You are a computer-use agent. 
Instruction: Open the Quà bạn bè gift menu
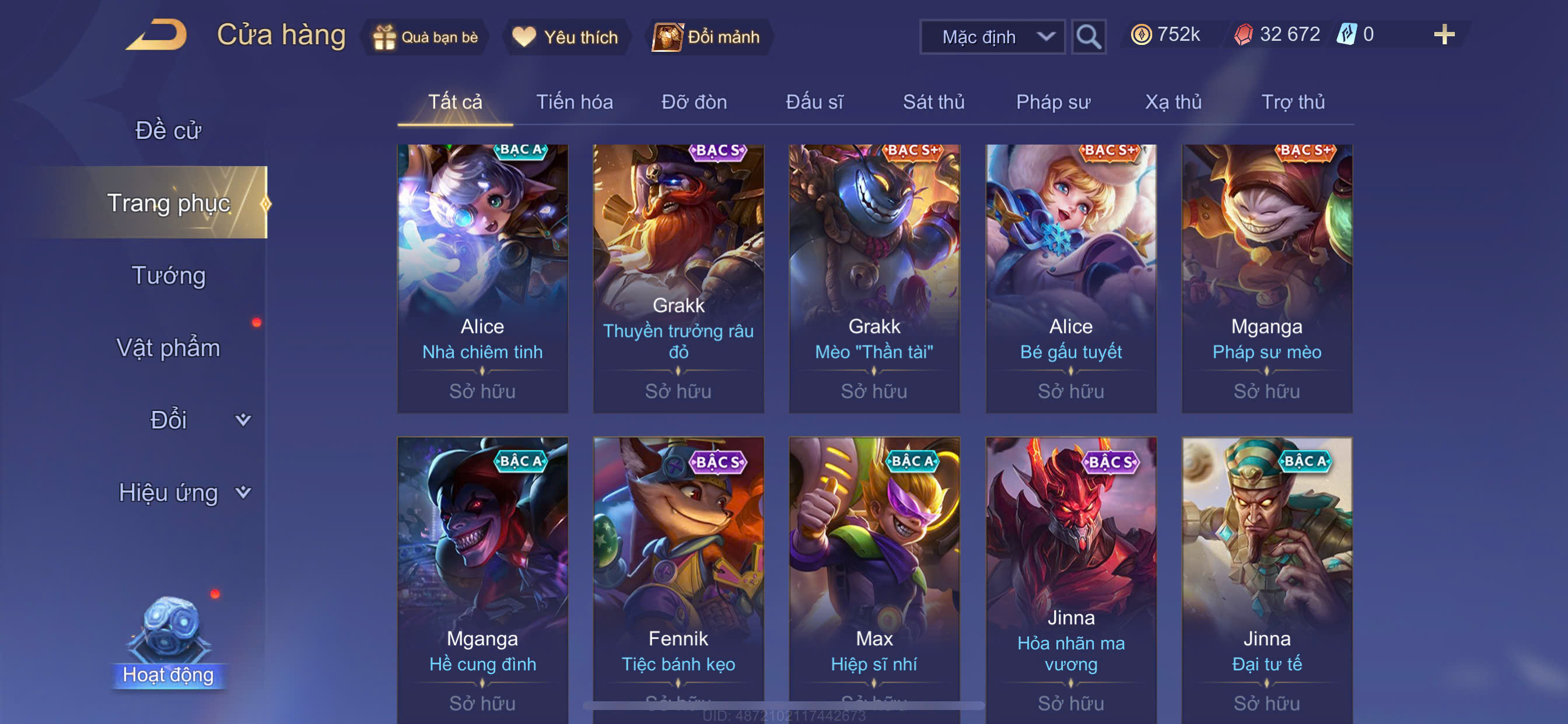click(x=425, y=37)
